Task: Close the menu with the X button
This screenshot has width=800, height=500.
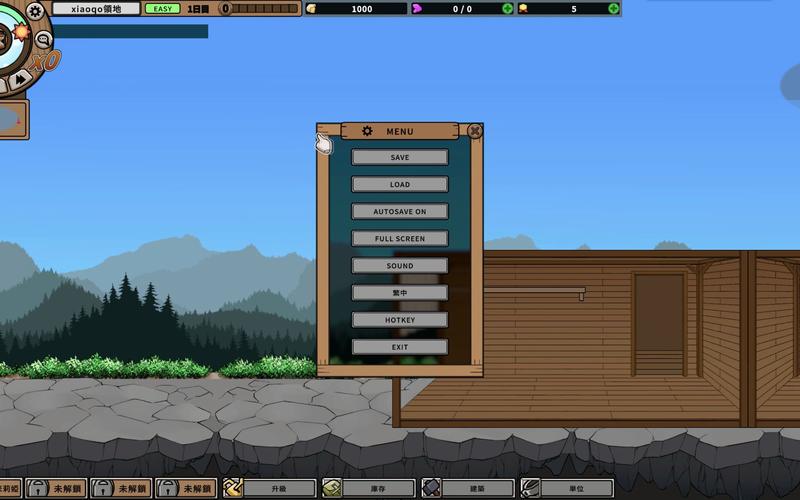Action: pyautogui.click(x=475, y=130)
